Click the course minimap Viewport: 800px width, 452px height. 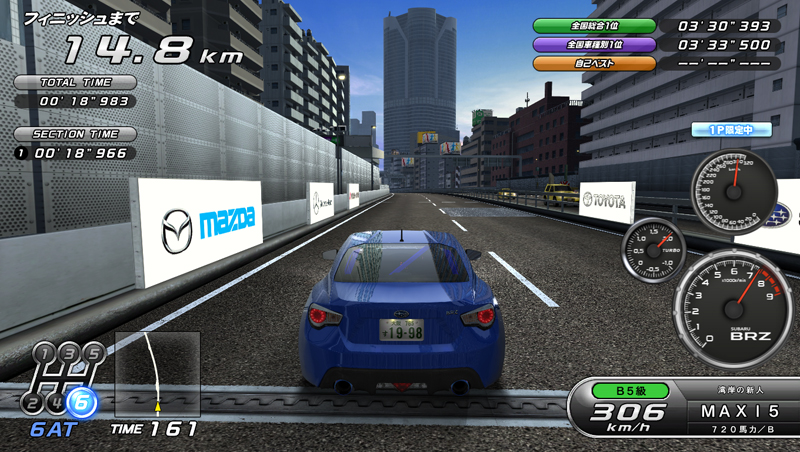tap(157, 374)
